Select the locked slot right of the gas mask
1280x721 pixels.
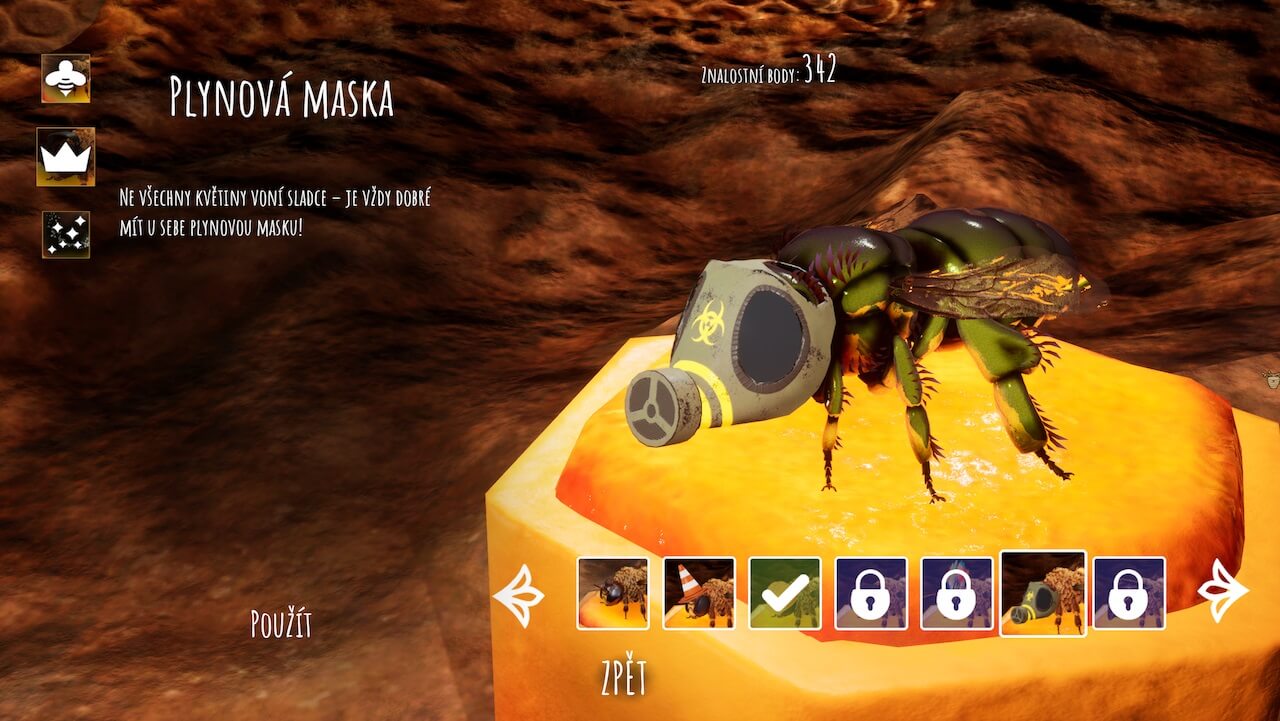(x=1129, y=593)
